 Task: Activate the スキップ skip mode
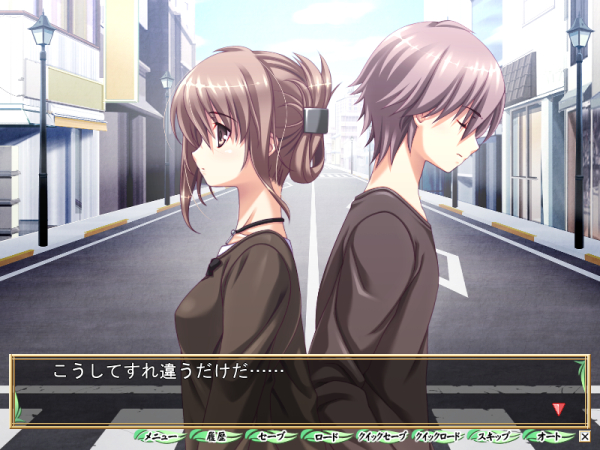493,437
